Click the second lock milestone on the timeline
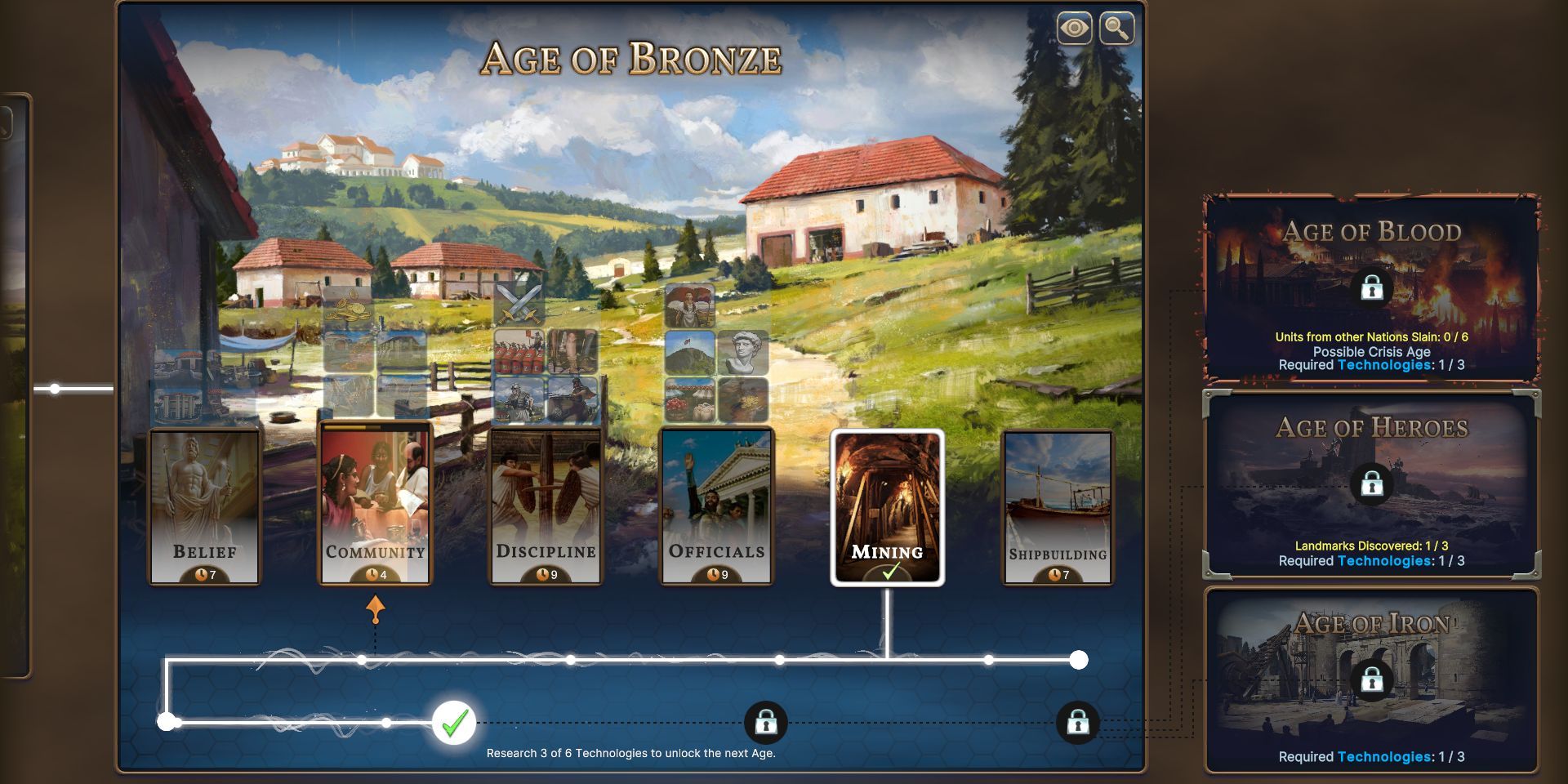The image size is (1568, 784). coord(1080,722)
